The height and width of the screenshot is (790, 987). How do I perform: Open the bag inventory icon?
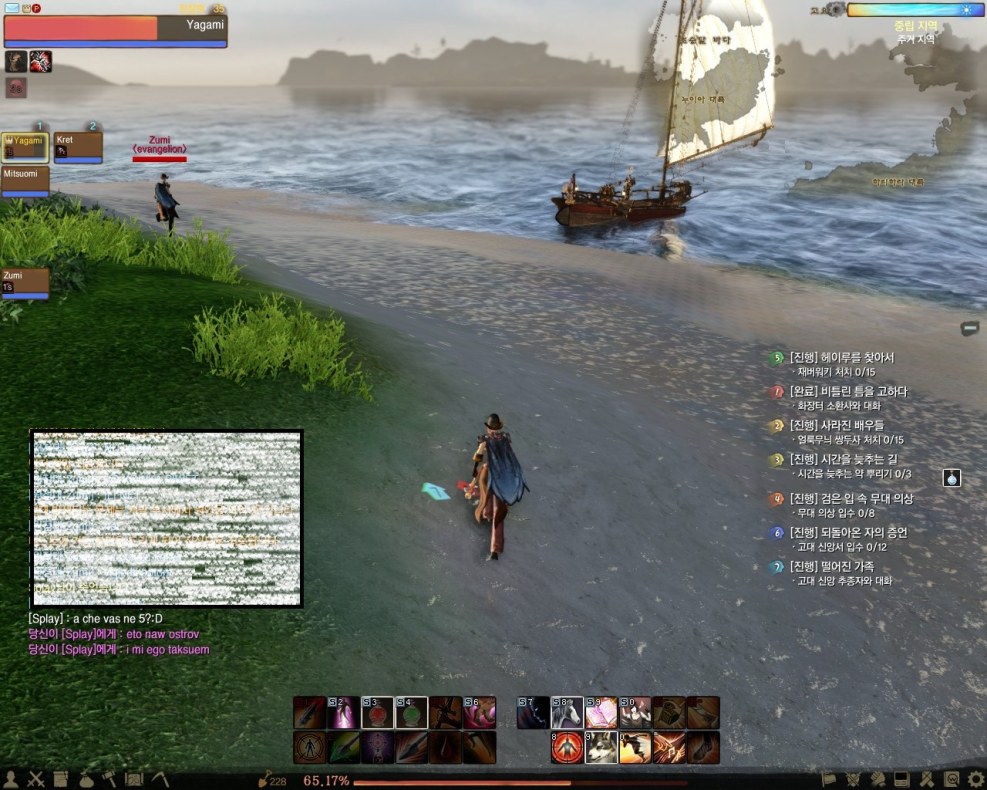coord(85,779)
